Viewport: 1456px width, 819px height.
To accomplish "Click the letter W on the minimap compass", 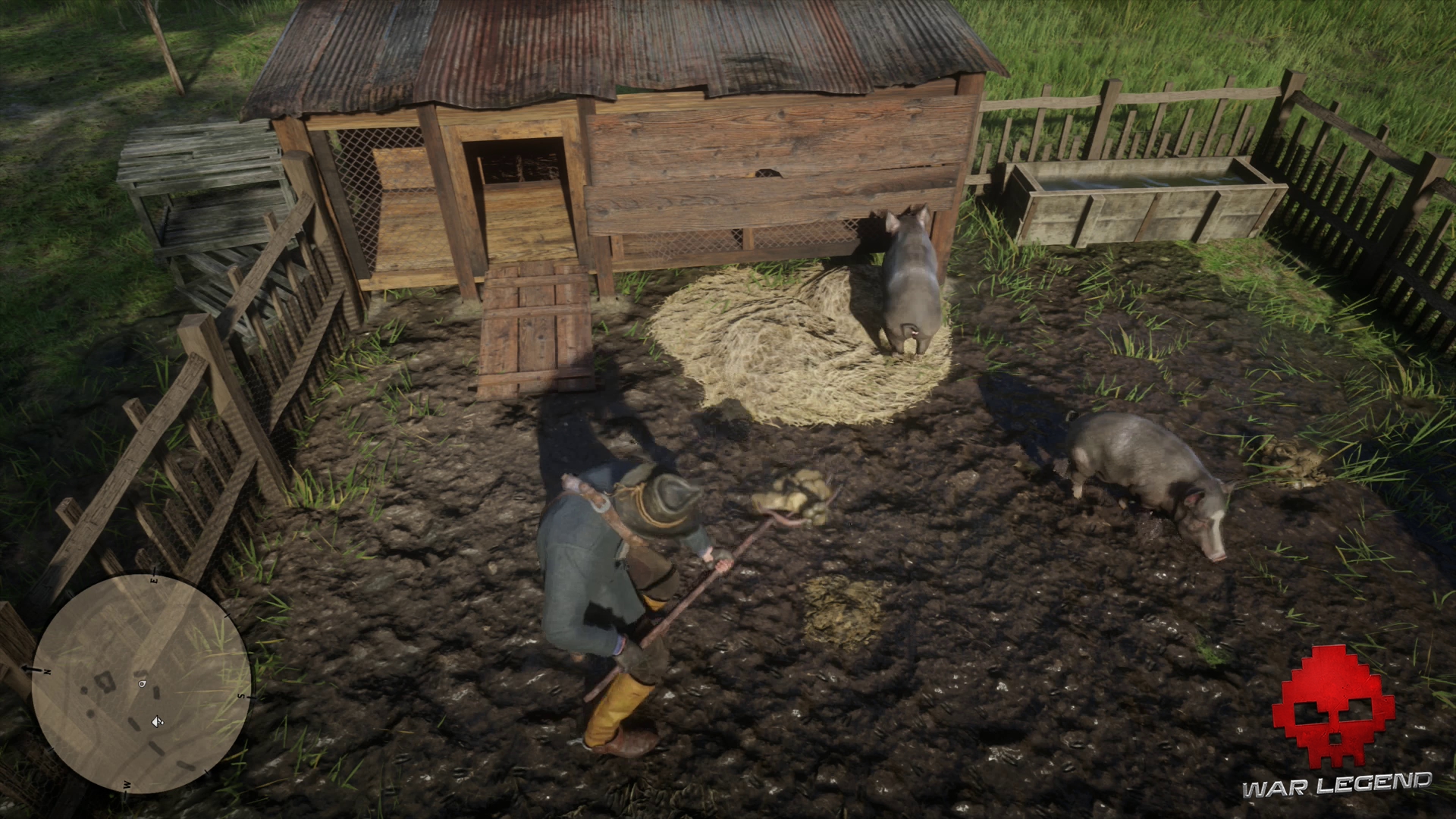I will (126, 785).
